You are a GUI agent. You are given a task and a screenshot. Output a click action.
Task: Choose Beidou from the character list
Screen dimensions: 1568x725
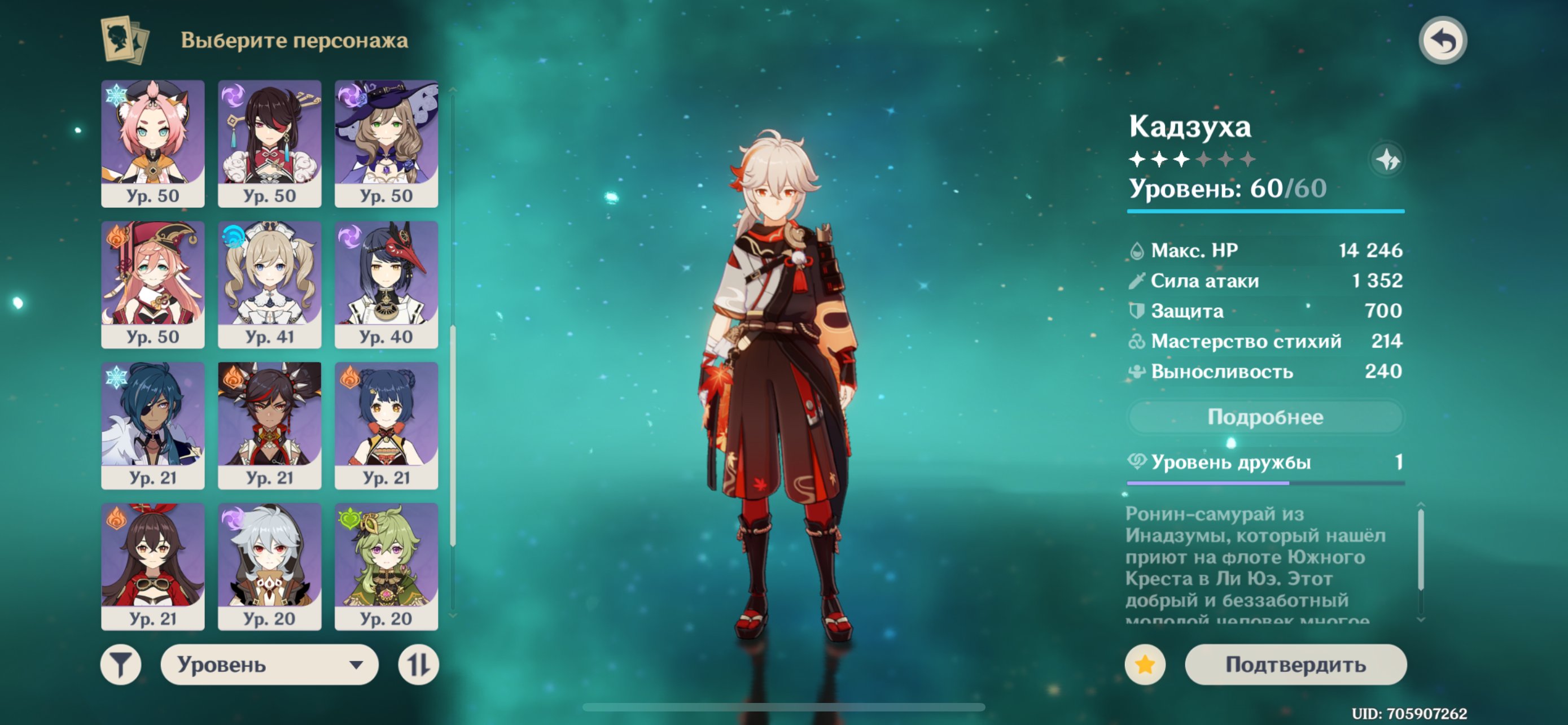coord(269,143)
